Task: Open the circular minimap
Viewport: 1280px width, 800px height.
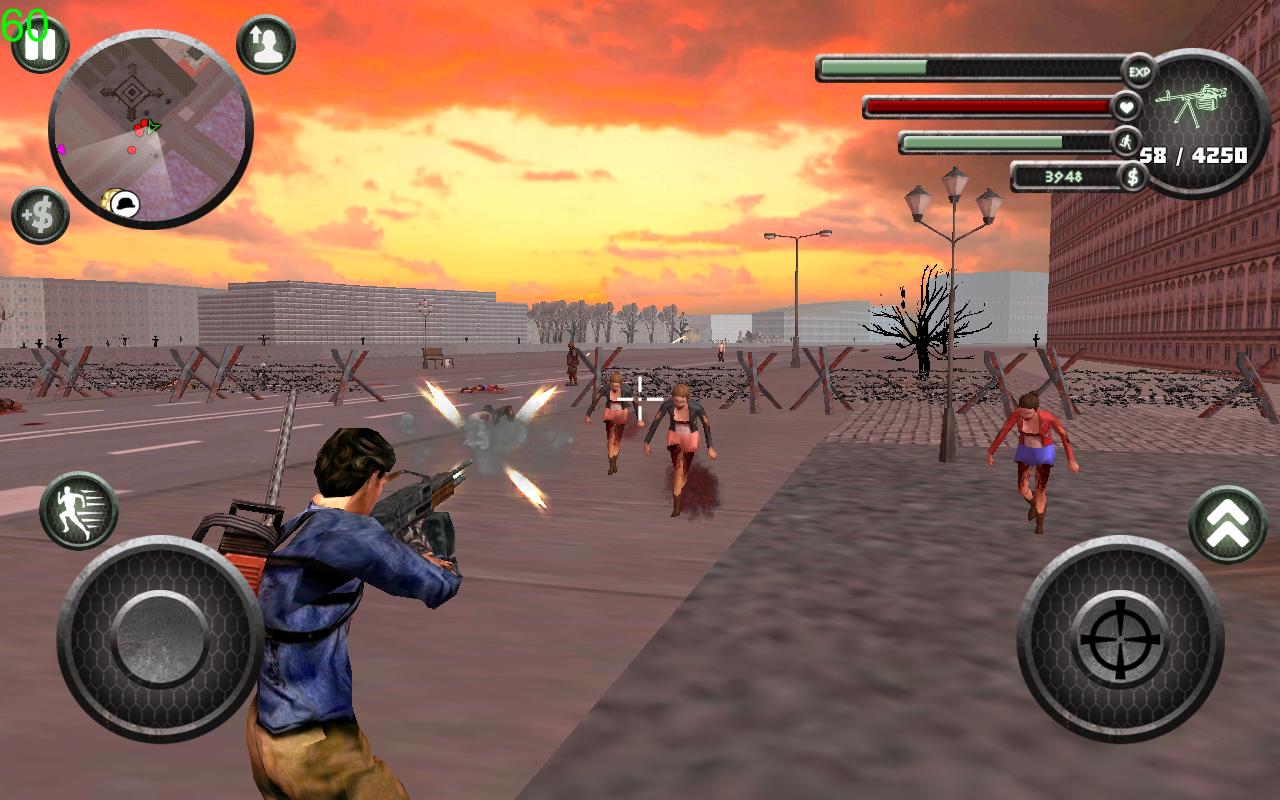Action: (x=150, y=128)
